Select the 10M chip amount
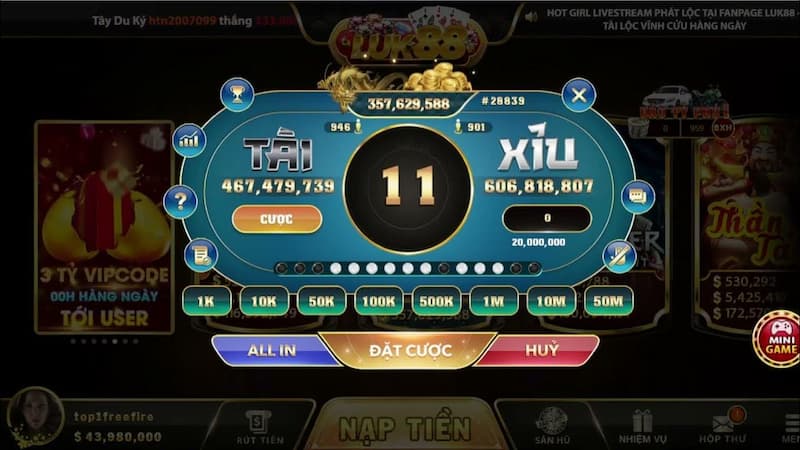 point(551,300)
